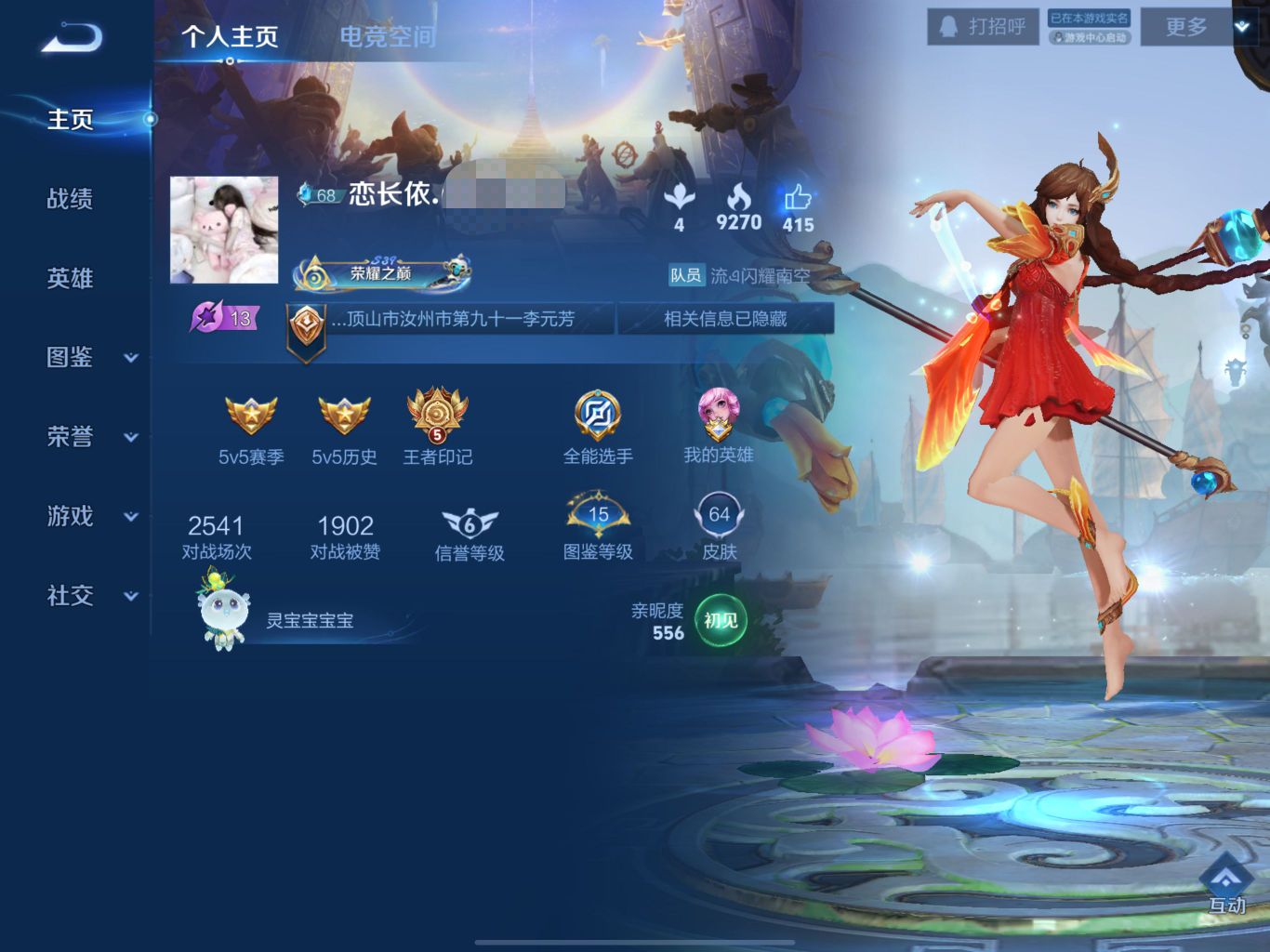This screenshot has width=1270, height=952.
Task: Expand the 游戏 sidebar menu
Action: click(91, 516)
